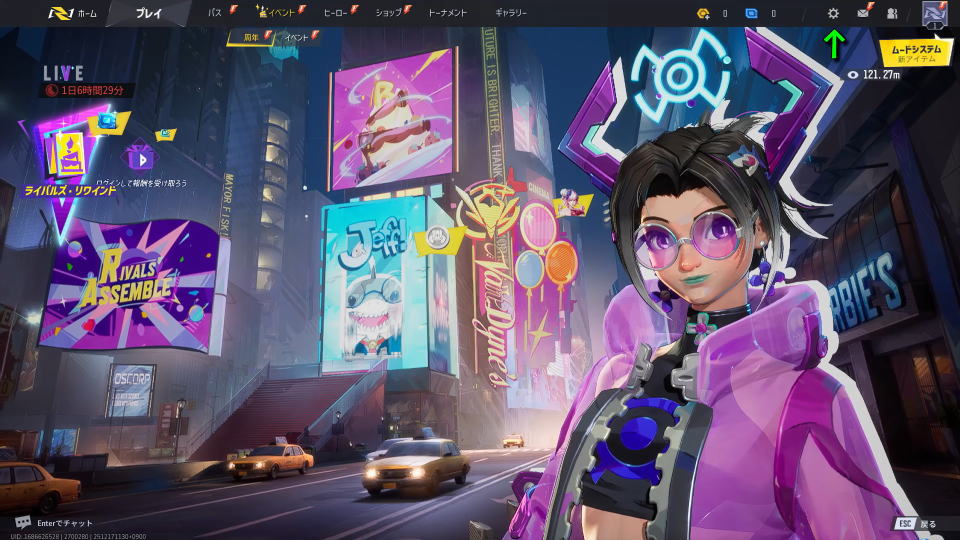Image resolution: width=960 pixels, height=540 pixels.
Task: Open the ヒーロー (Heroes) tab
Action: 336,13
